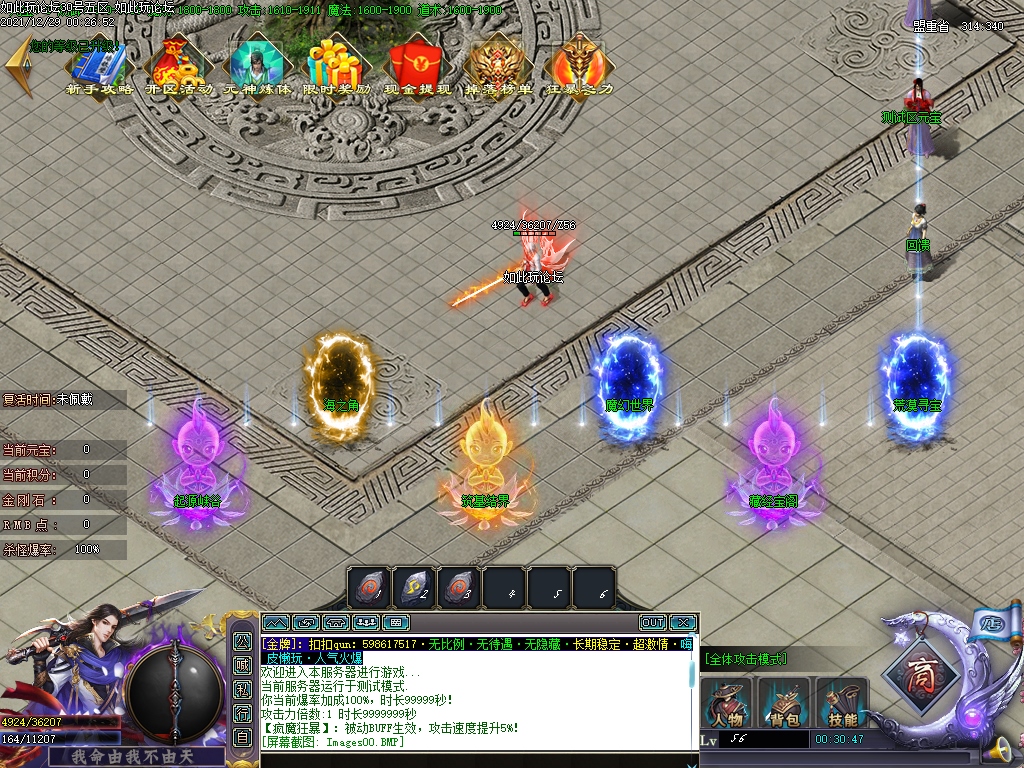Use the rune stone in hotbar slot 1
This screenshot has width=1024, height=768.
(x=369, y=588)
